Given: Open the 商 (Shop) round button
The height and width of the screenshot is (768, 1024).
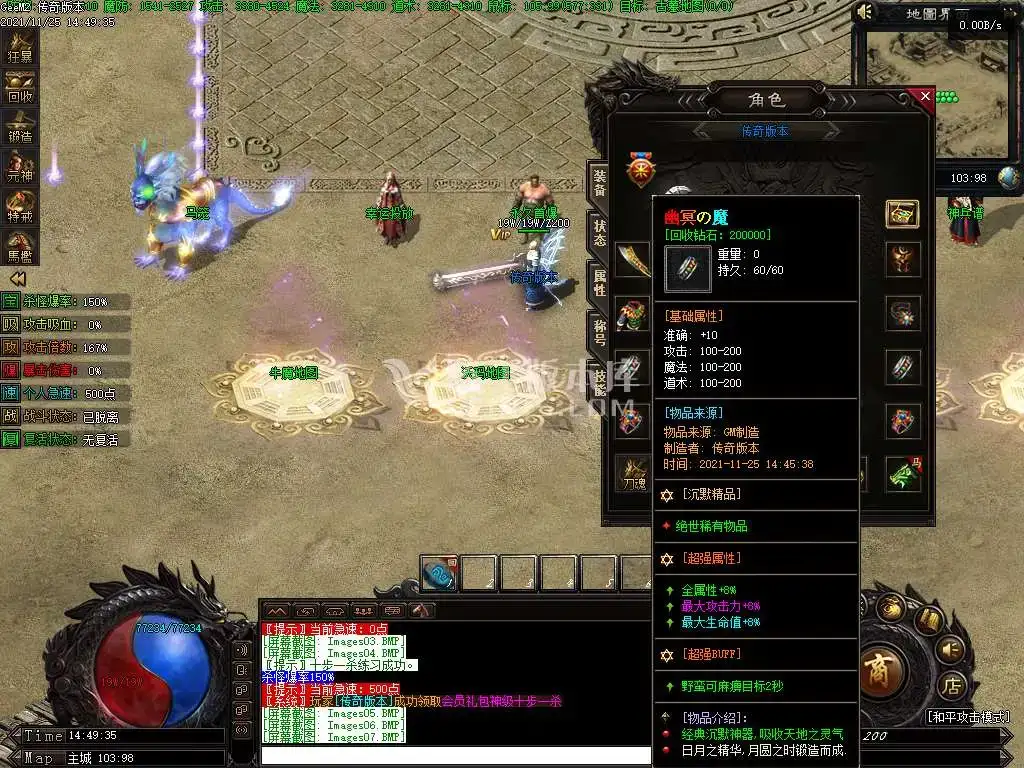Looking at the screenshot, I should pyautogui.click(x=879, y=667).
